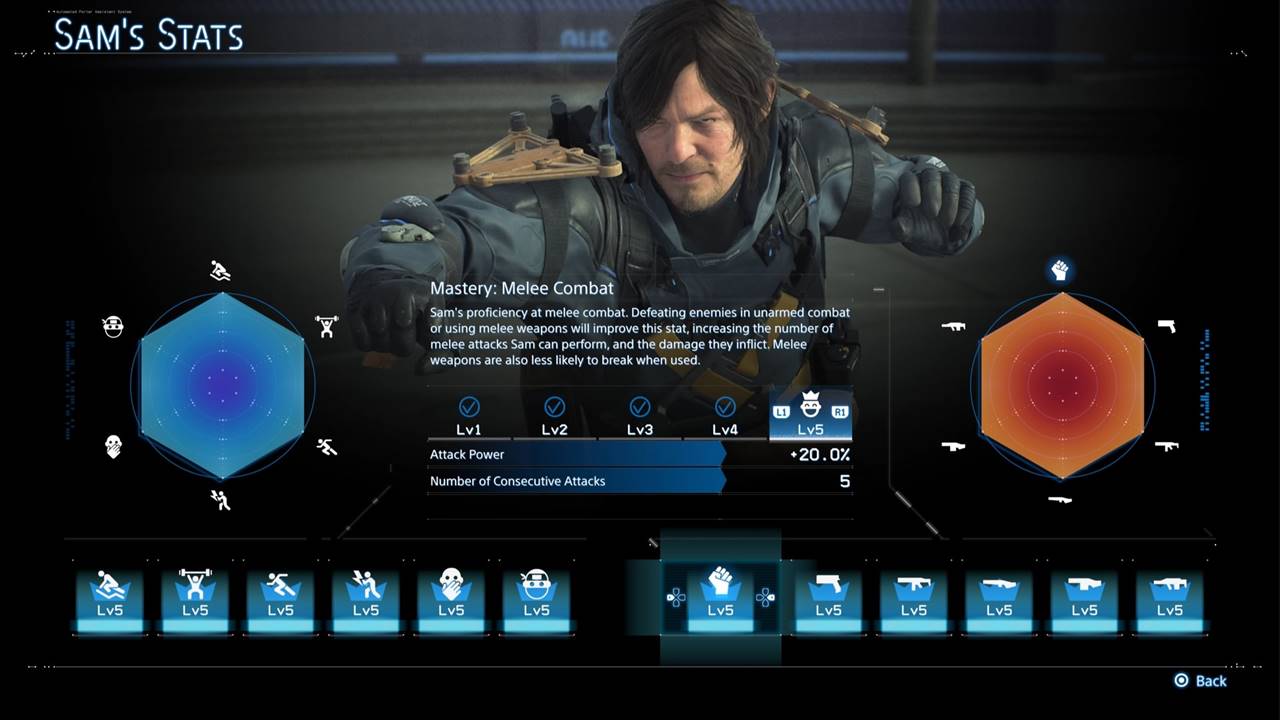Switch to the Lv3 level tab
The width and height of the screenshot is (1280, 720).
pyautogui.click(x=640, y=416)
